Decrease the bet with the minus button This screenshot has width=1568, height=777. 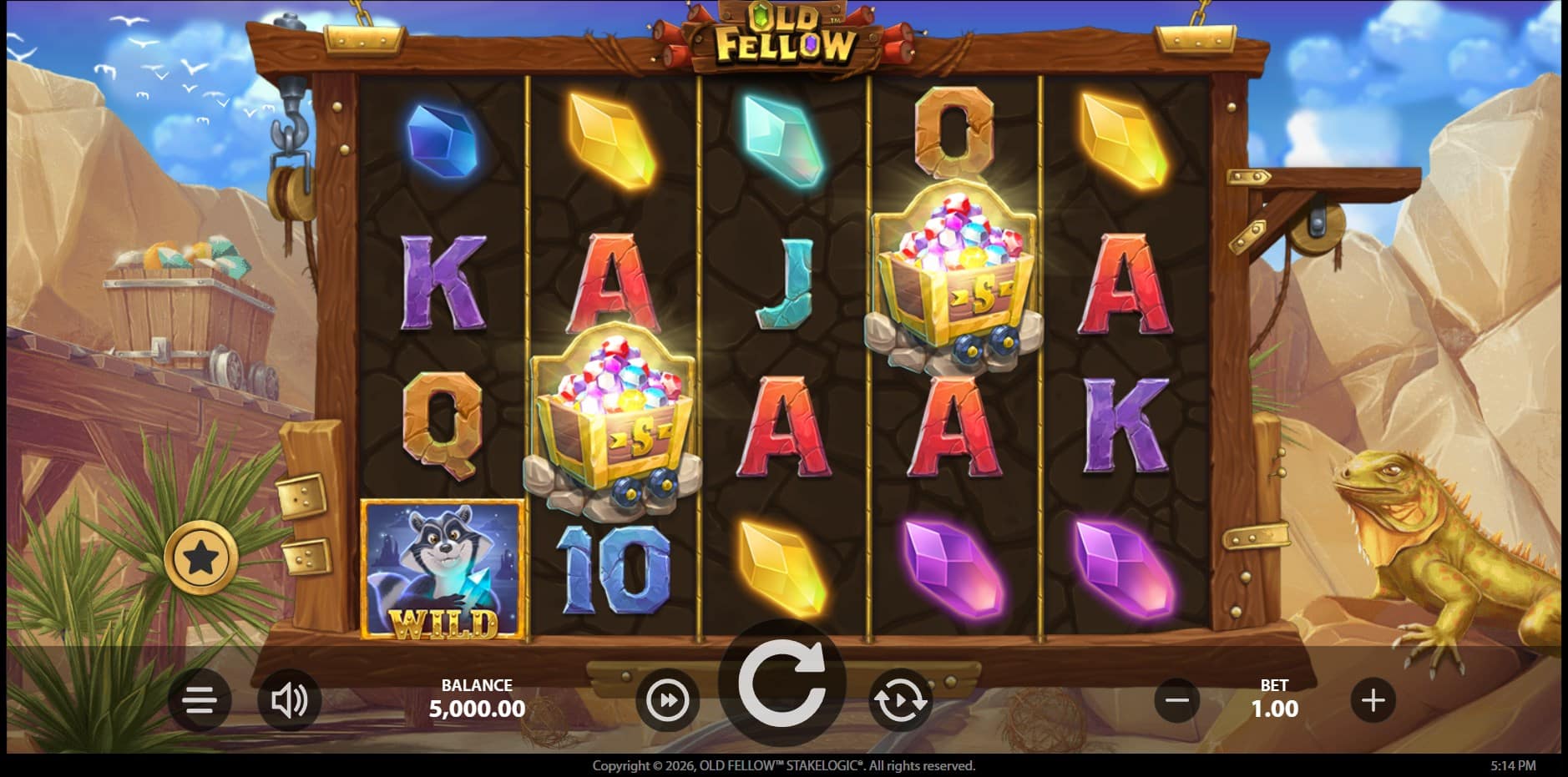pyautogui.click(x=1177, y=699)
